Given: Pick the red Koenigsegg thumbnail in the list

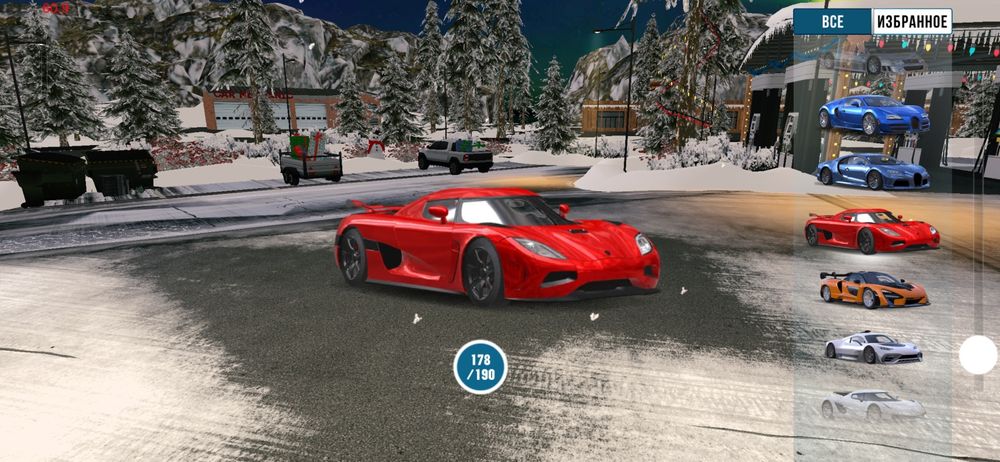Looking at the screenshot, I should click(872, 230).
